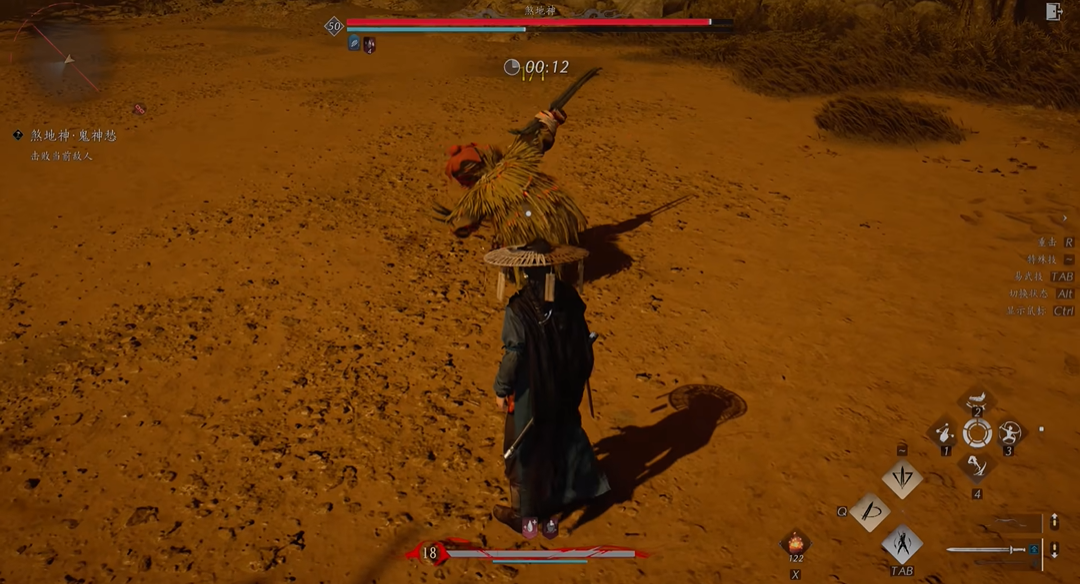The image size is (1080, 584).
Task: Click the exit door icon
Action: coord(1053,12)
